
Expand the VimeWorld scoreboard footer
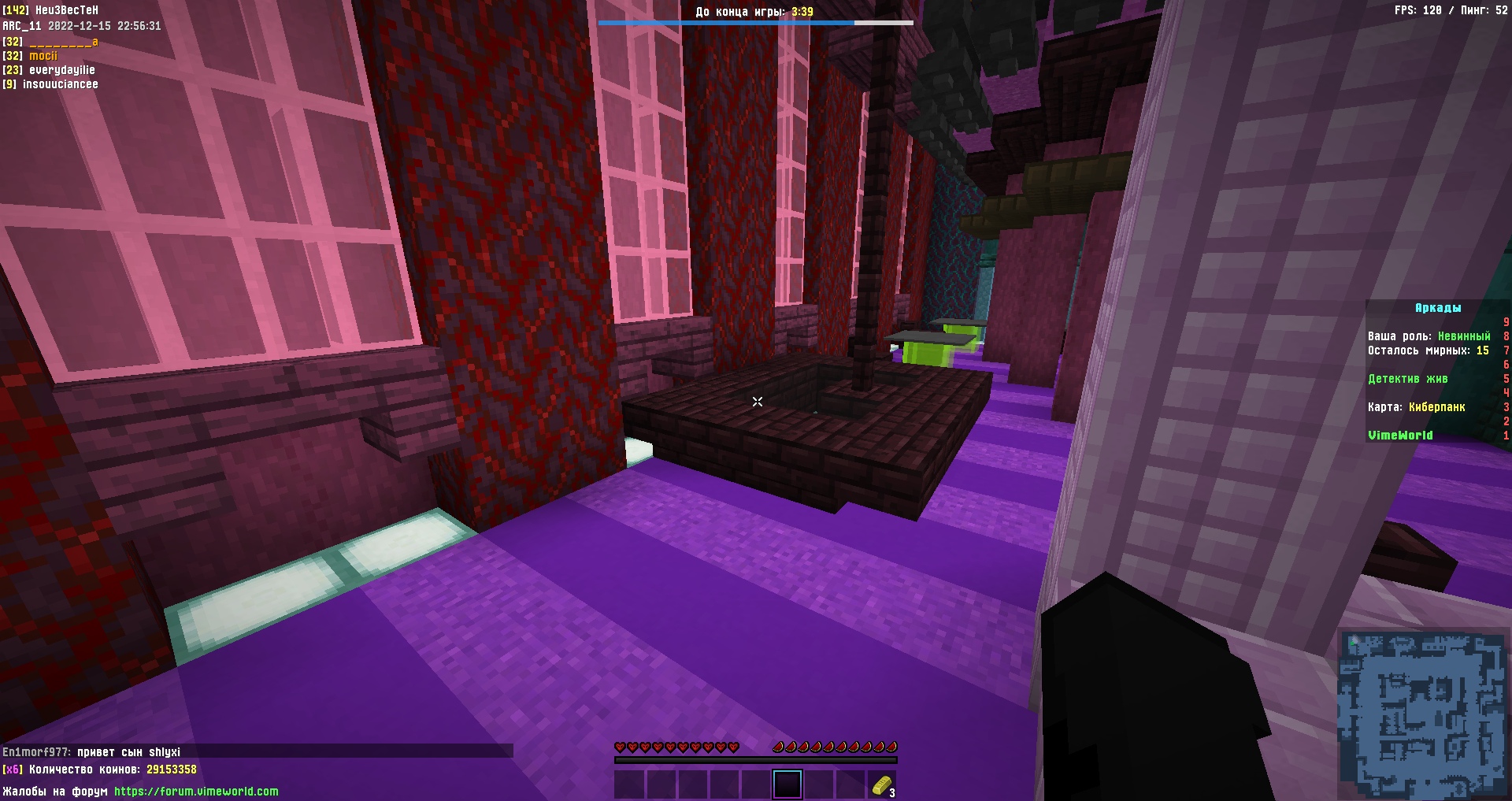pyautogui.click(x=1399, y=435)
